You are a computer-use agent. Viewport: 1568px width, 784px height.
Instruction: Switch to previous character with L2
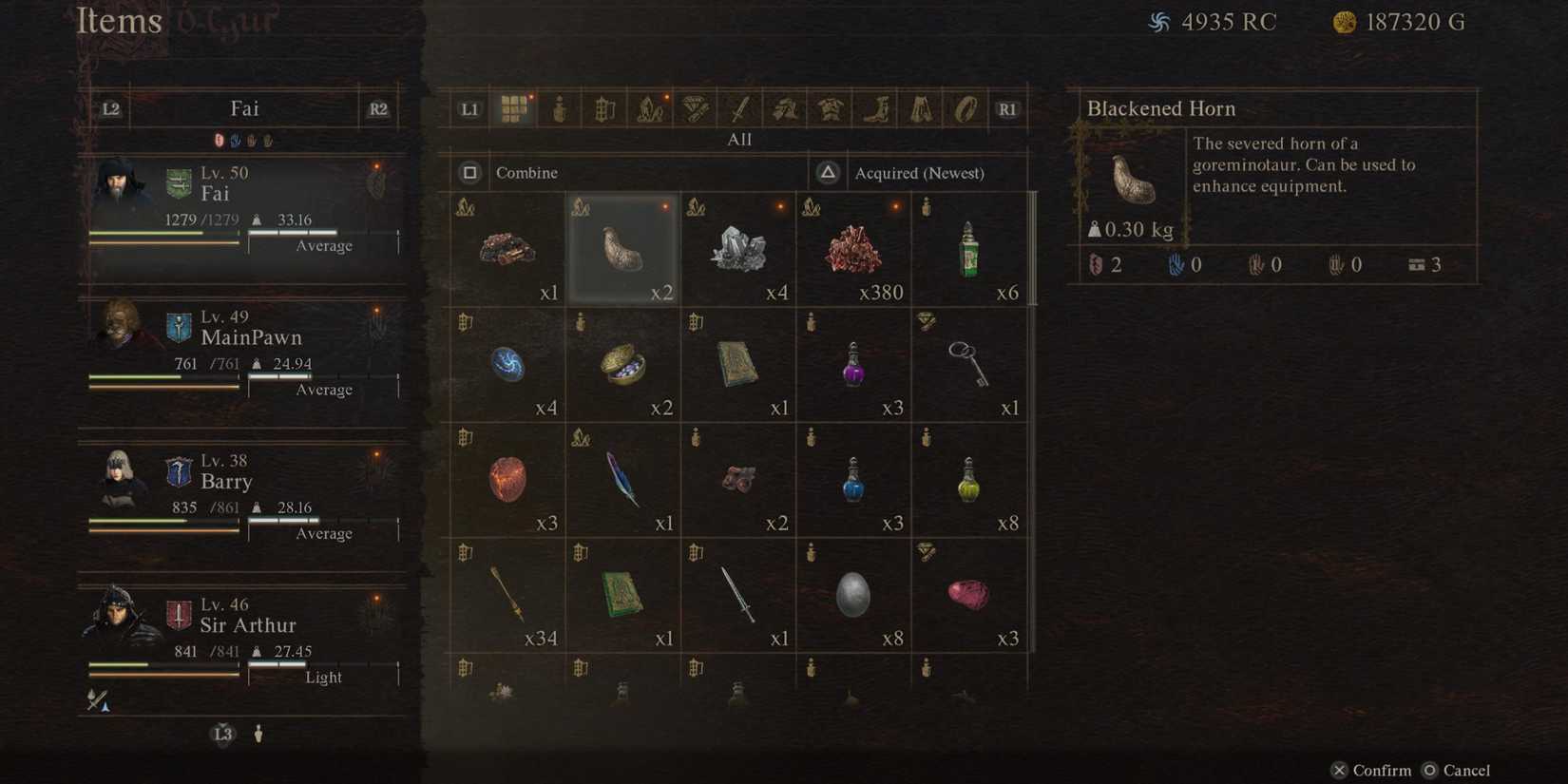coord(109,108)
